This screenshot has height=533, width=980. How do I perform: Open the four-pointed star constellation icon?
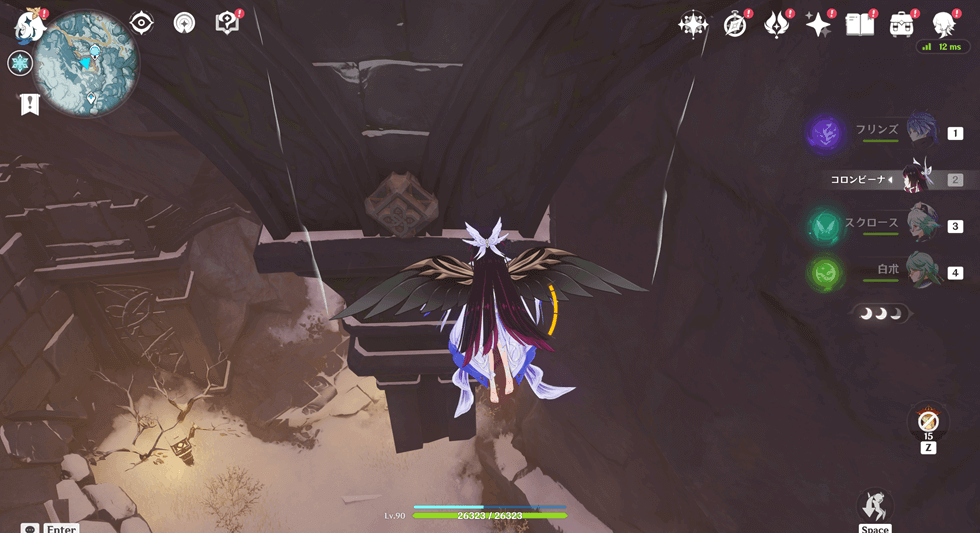pos(692,25)
